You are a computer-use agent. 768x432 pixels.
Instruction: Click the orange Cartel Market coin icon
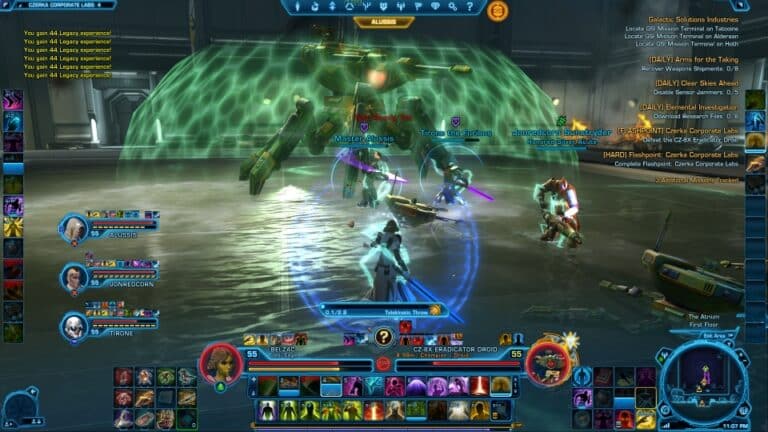(497, 11)
